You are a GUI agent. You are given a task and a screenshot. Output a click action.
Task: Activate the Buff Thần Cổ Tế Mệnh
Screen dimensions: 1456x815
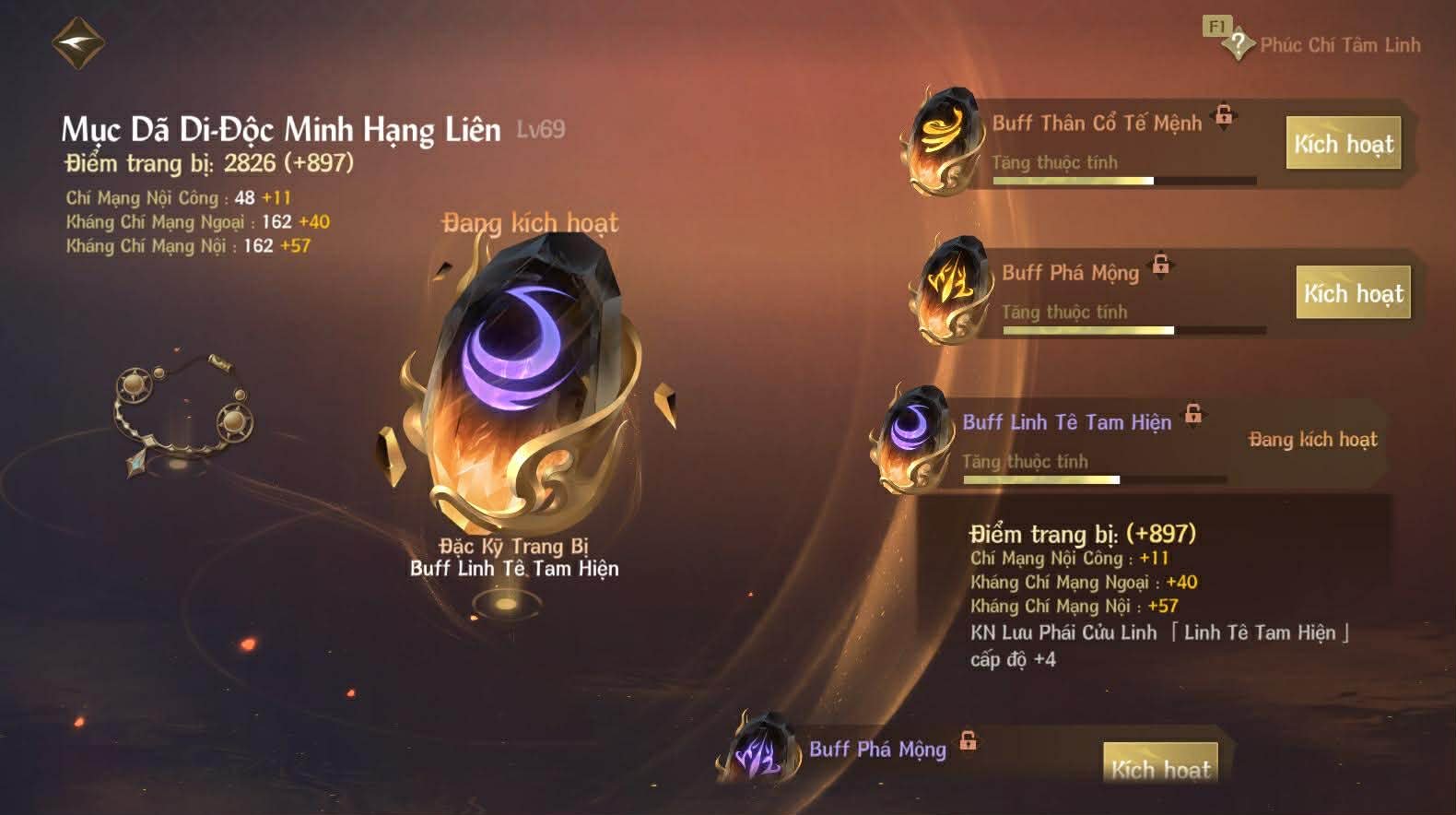coord(1343,144)
